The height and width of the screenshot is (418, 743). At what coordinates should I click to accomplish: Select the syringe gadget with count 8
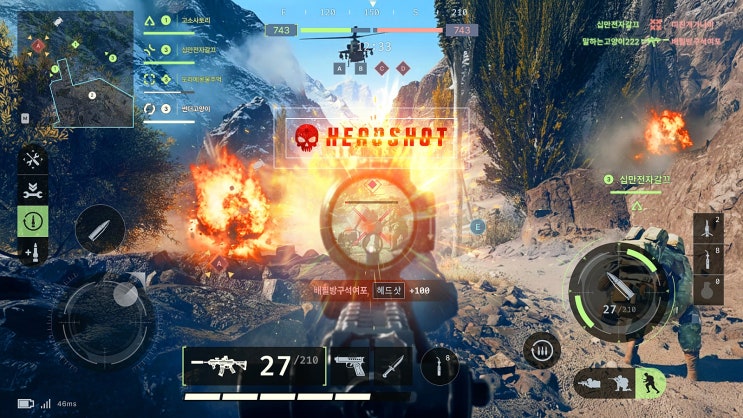point(708,260)
